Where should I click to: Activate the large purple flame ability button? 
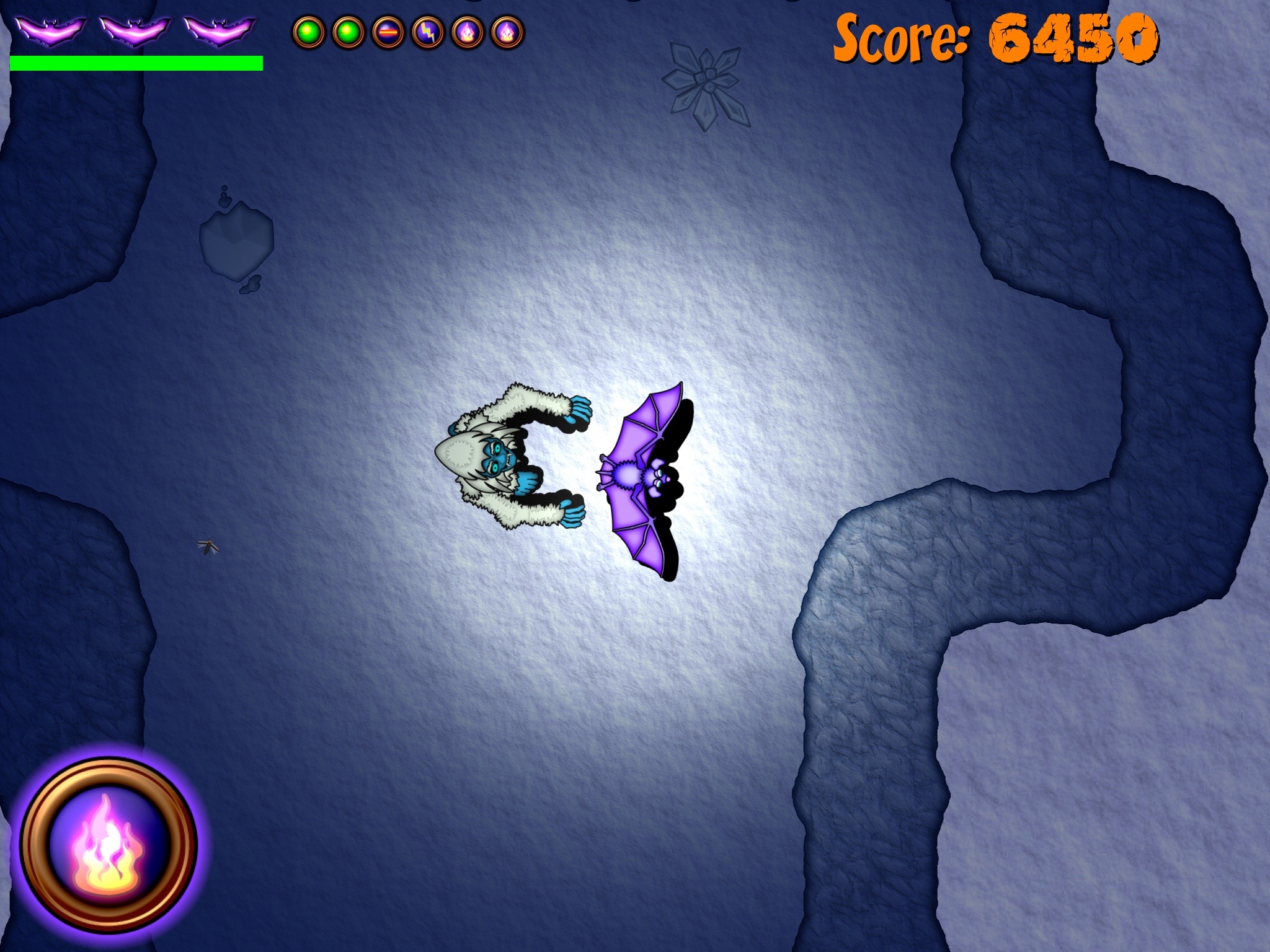point(109,844)
